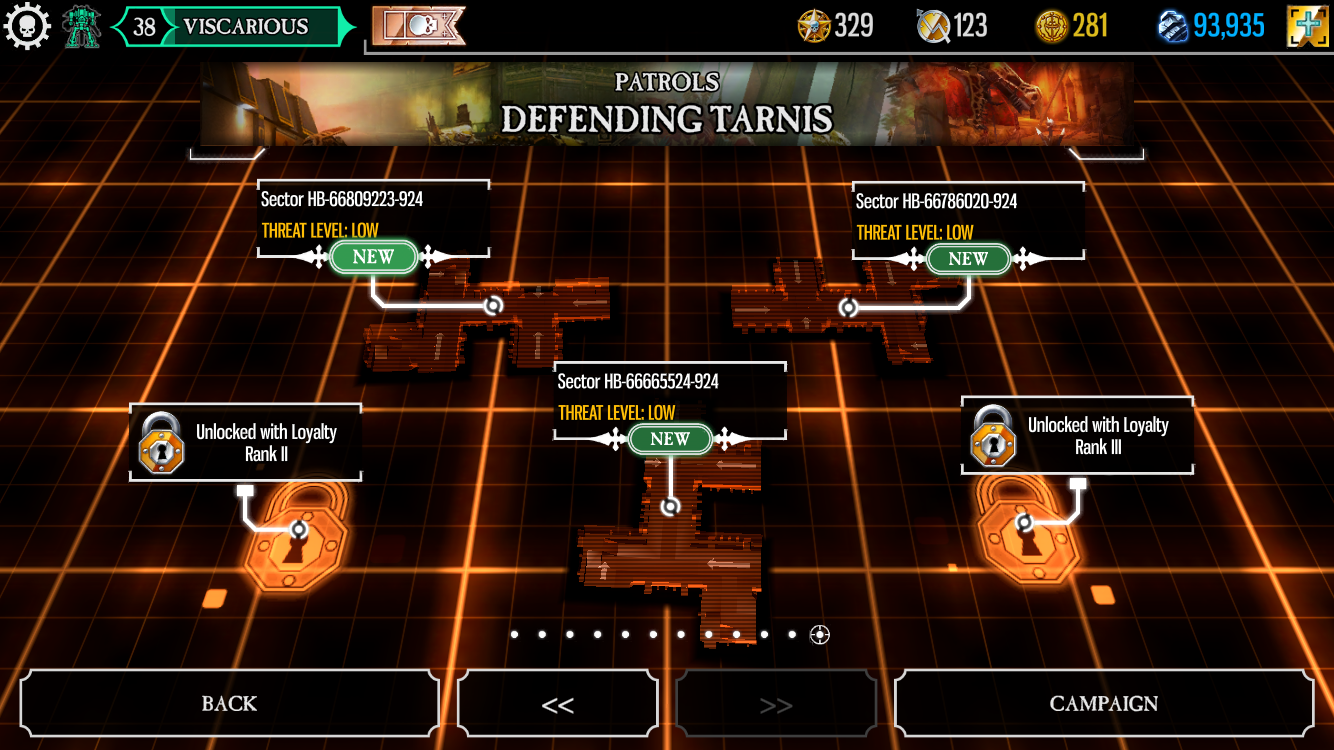Viewport: 1334px width, 750px height.
Task: Open the skull banner next to player name
Action: [x=418, y=27]
